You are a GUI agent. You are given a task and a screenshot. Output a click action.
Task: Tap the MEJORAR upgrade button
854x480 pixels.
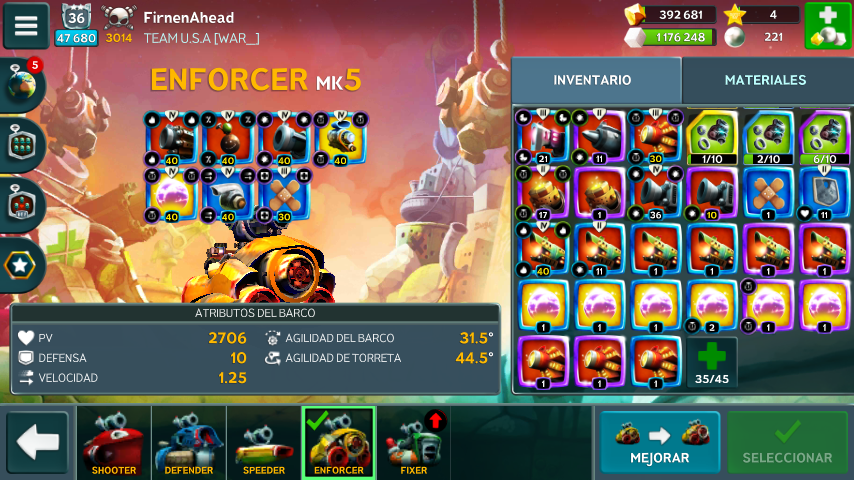click(660, 442)
